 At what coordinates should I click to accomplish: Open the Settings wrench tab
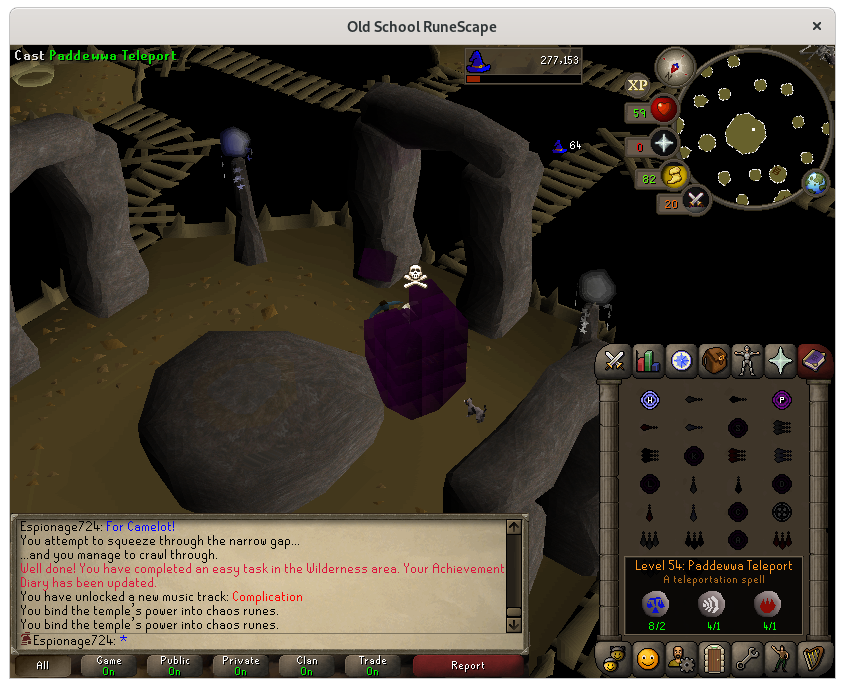(x=747, y=658)
